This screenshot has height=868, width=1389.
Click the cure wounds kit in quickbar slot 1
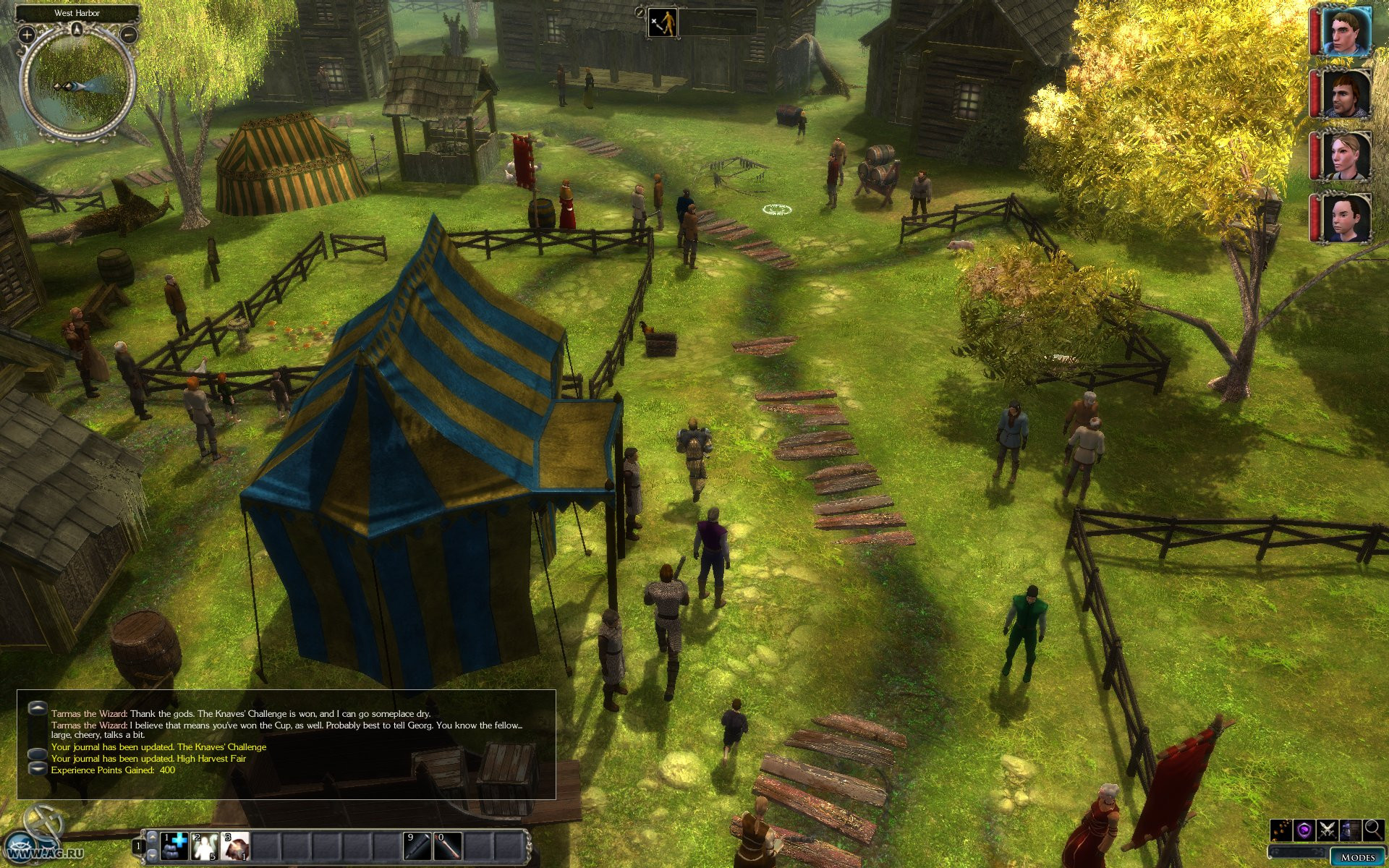[x=172, y=846]
